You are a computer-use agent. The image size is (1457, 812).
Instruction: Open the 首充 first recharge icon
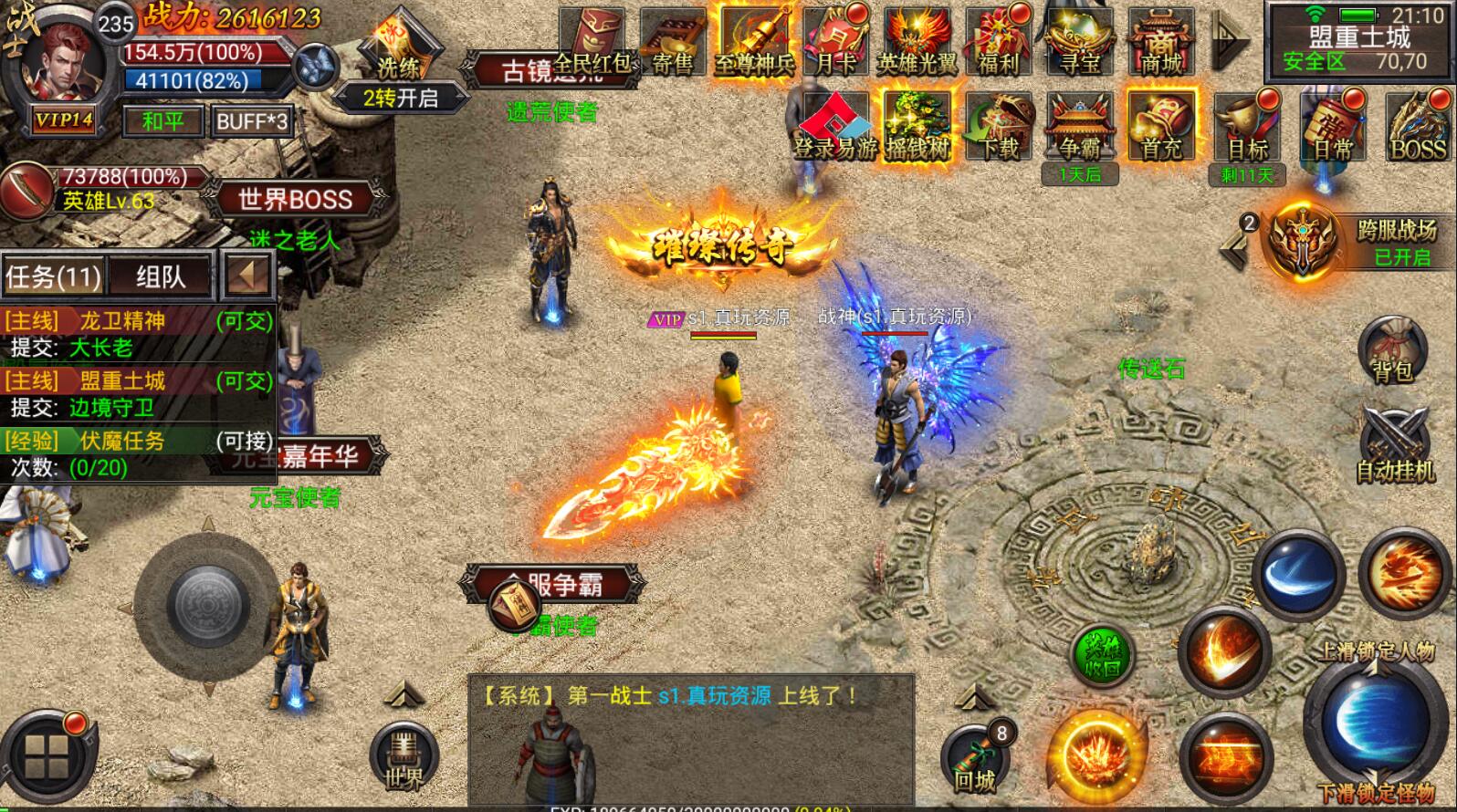(x=1160, y=128)
